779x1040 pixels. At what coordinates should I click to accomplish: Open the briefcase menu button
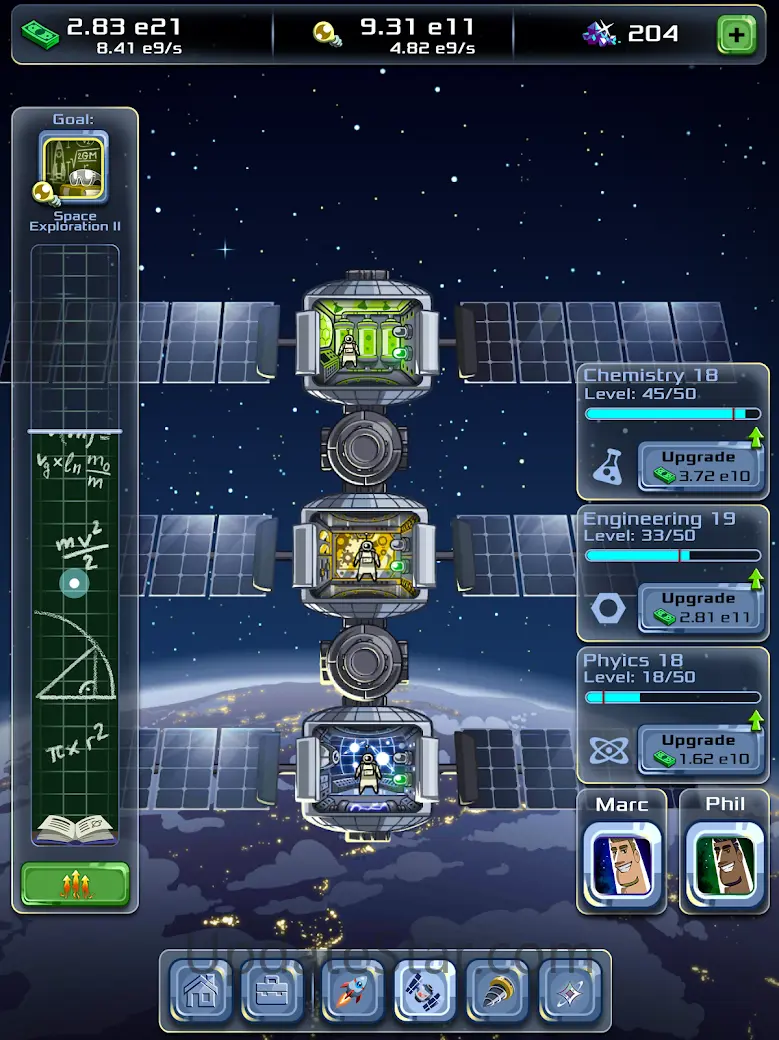(x=274, y=991)
